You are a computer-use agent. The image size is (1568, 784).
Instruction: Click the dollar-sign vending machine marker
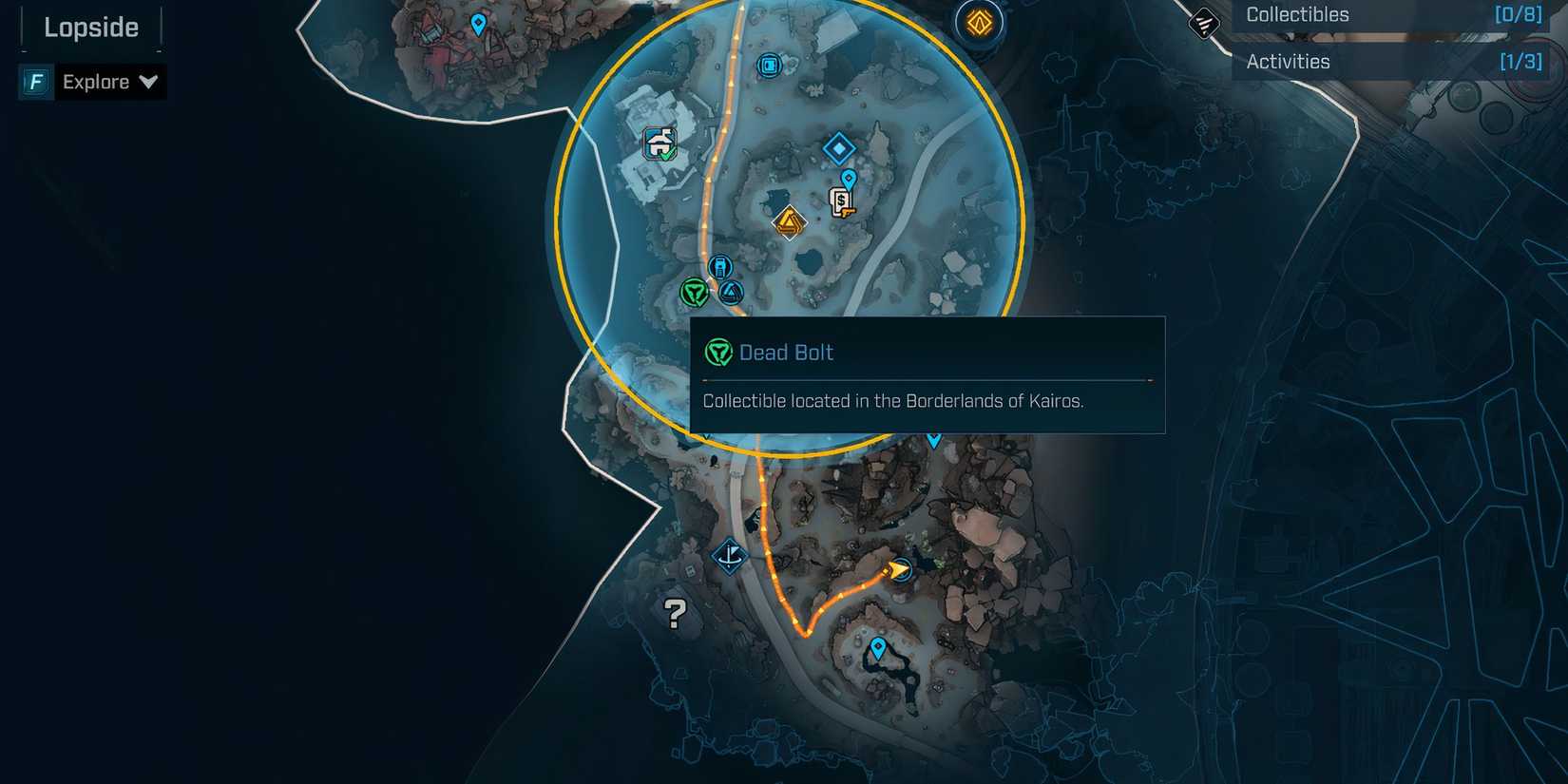coord(841,201)
